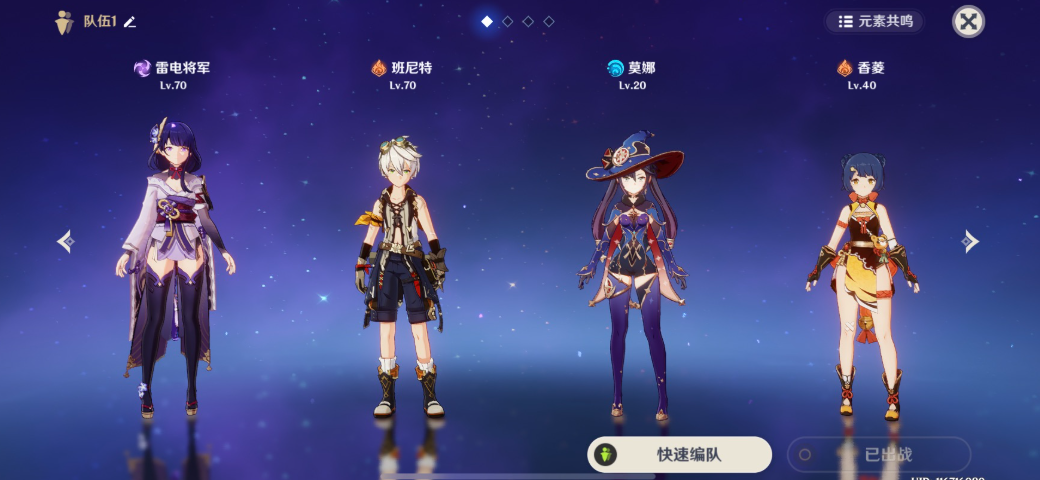Switch to the previous party with left arrow
This screenshot has width=1040, height=480.
[66, 241]
